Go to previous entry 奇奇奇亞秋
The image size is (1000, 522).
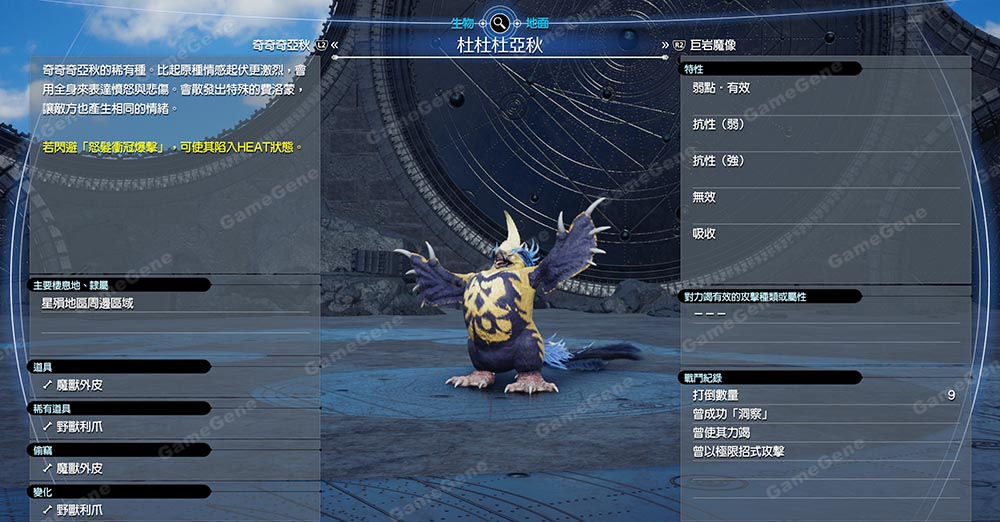(291, 45)
